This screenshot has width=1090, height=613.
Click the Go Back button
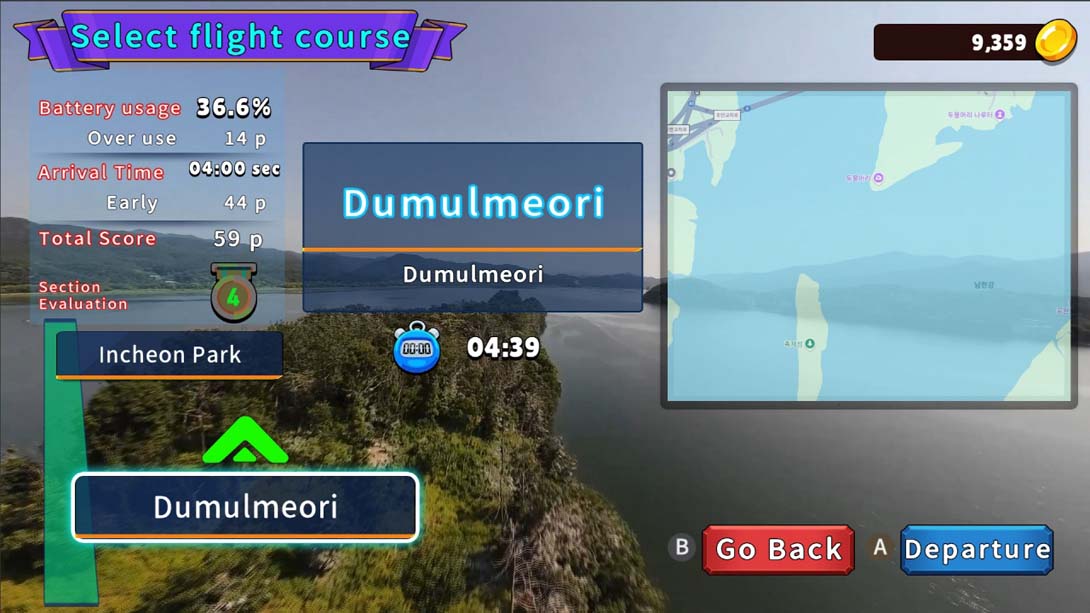(778, 550)
